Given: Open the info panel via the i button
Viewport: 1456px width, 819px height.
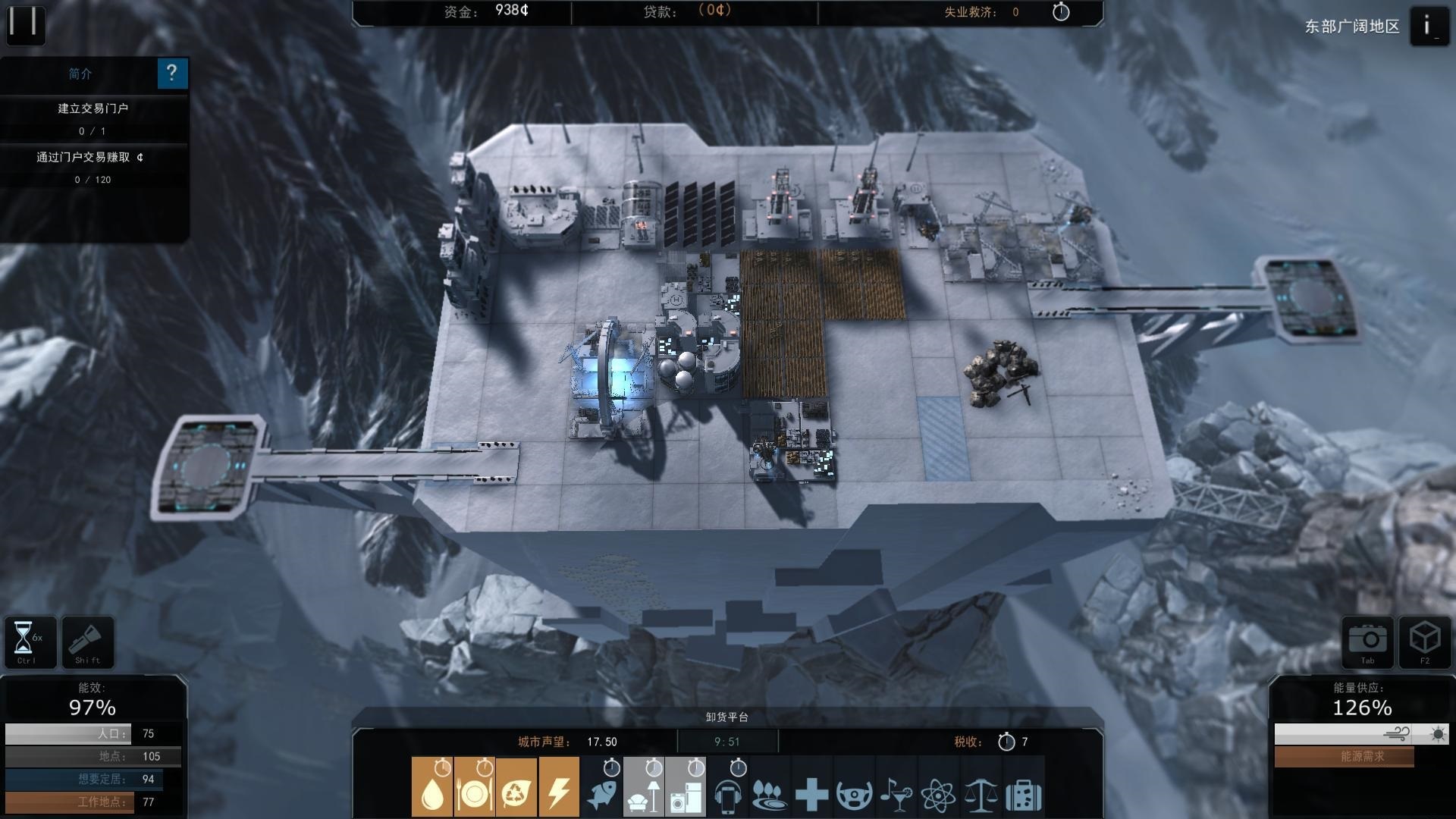Looking at the screenshot, I should [1428, 27].
